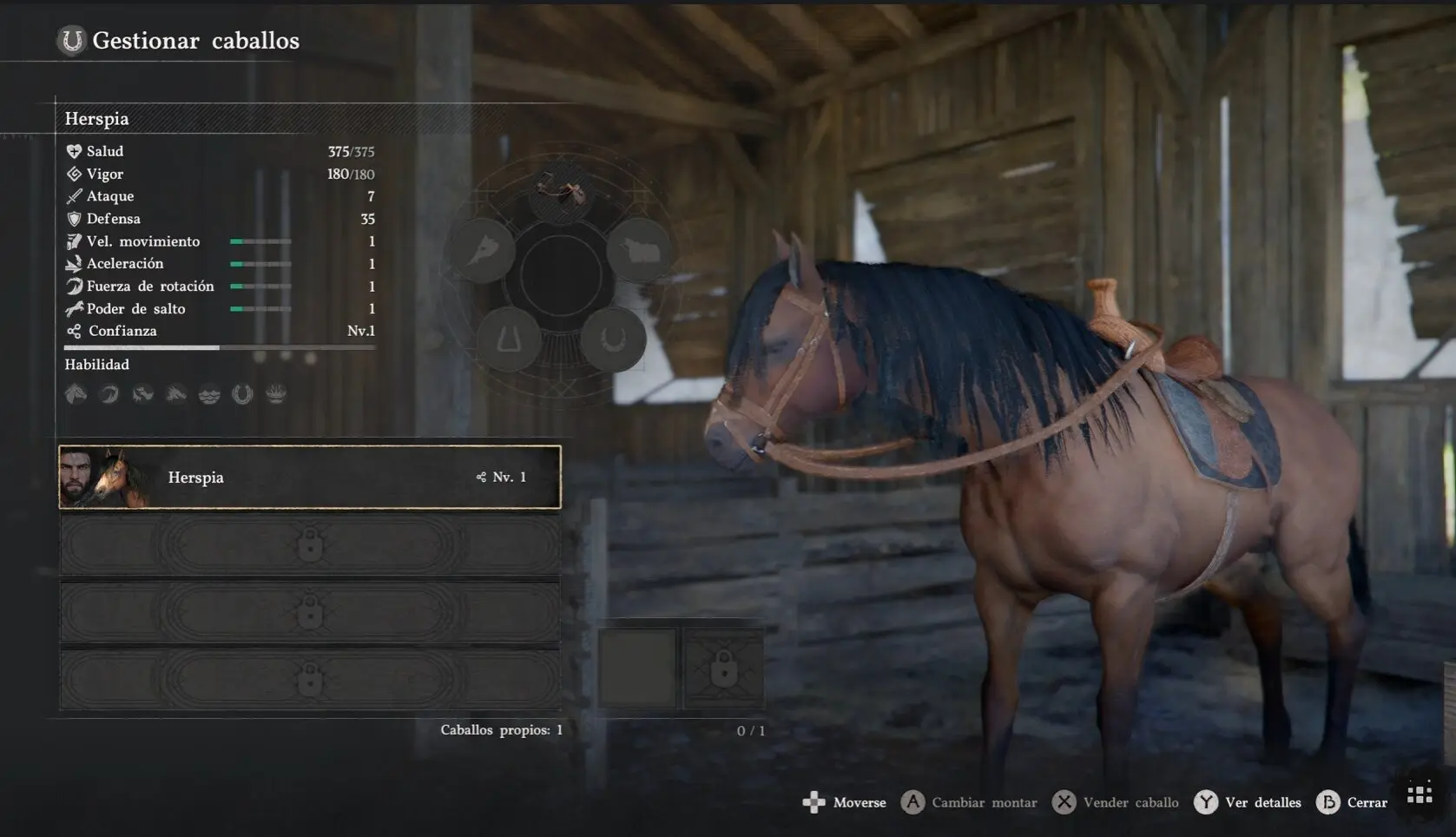Open the horseshoe equipment slot
This screenshot has width=1456, height=837.
point(613,339)
